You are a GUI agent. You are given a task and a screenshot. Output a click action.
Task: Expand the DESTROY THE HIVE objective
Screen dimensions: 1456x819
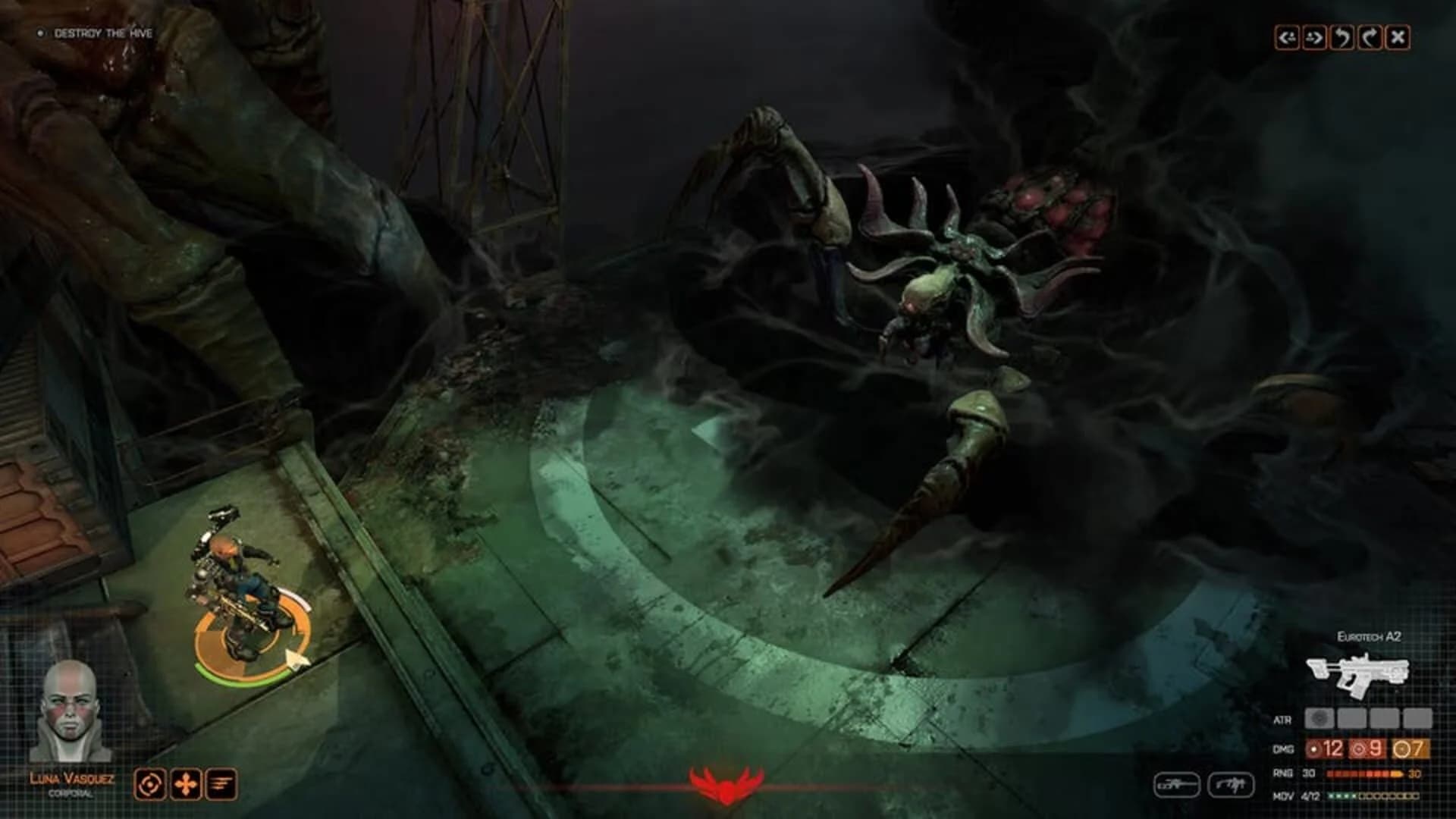click(x=102, y=33)
